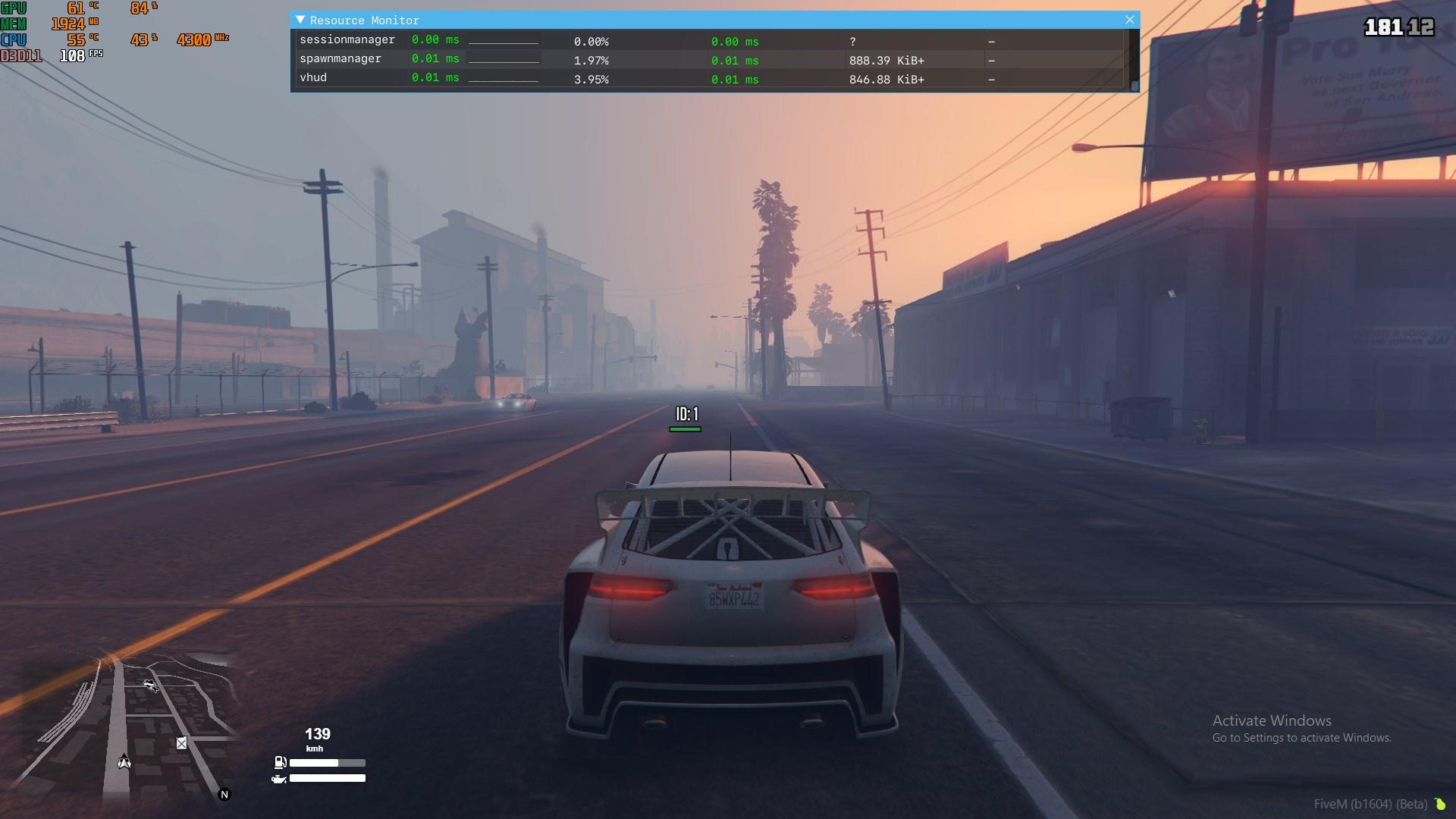Click the 139 kmh speed readout
Screen dimensions: 1456x819
coord(317,734)
